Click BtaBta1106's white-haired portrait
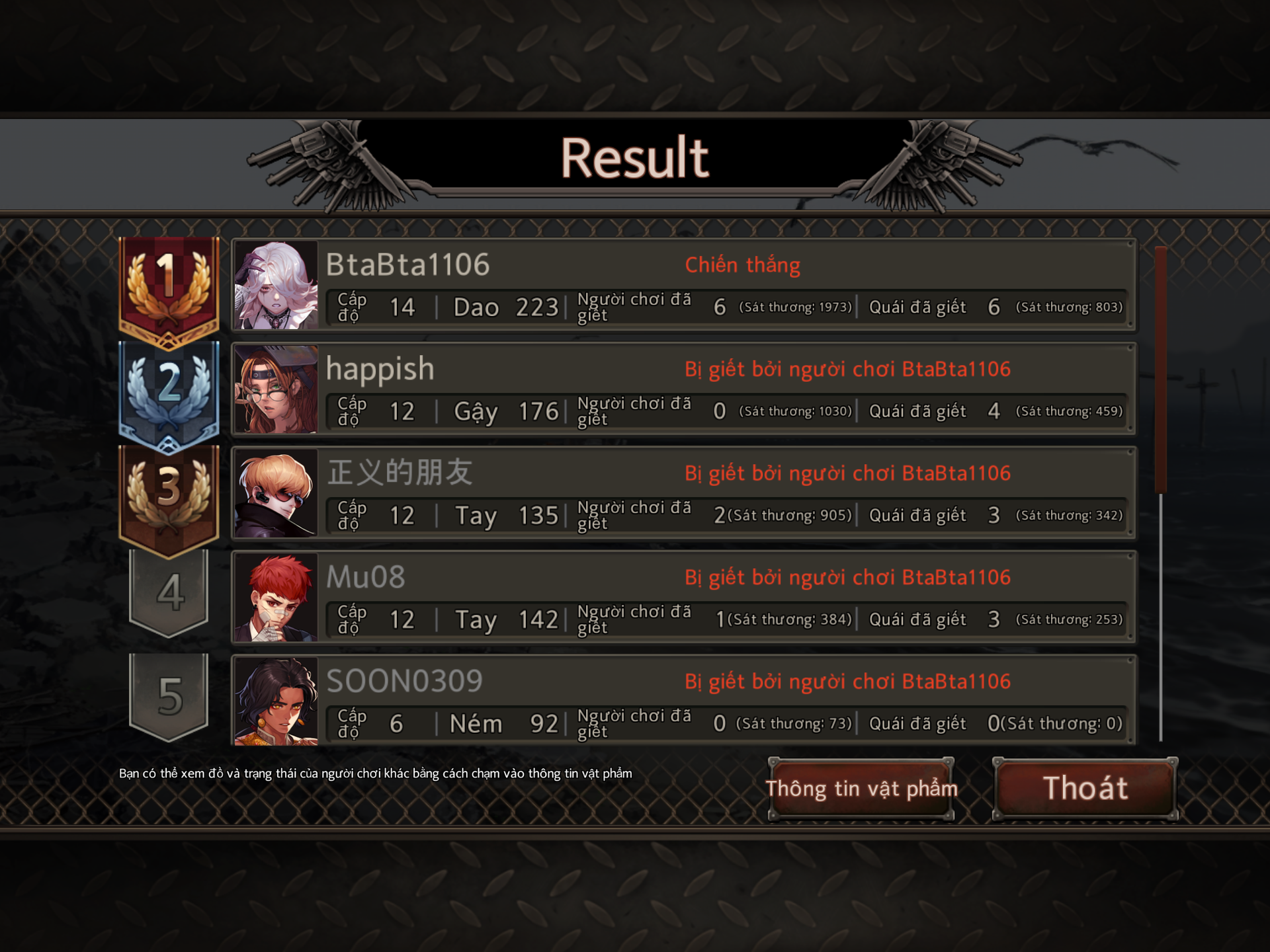This screenshot has height=952, width=1270. pyautogui.click(x=276, y=285)
